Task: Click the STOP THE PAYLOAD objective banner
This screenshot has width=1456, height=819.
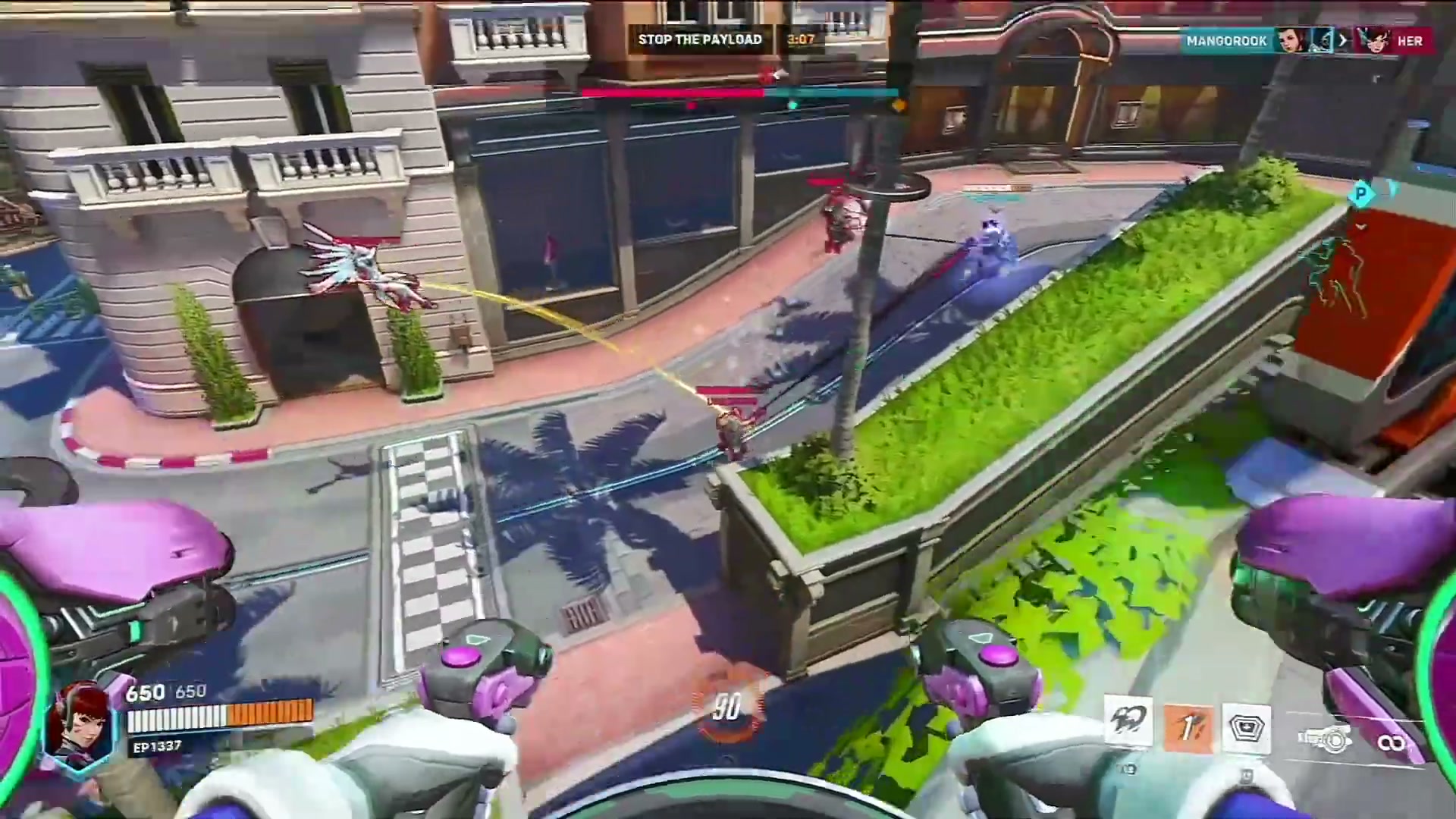Action: coord(699,39)
